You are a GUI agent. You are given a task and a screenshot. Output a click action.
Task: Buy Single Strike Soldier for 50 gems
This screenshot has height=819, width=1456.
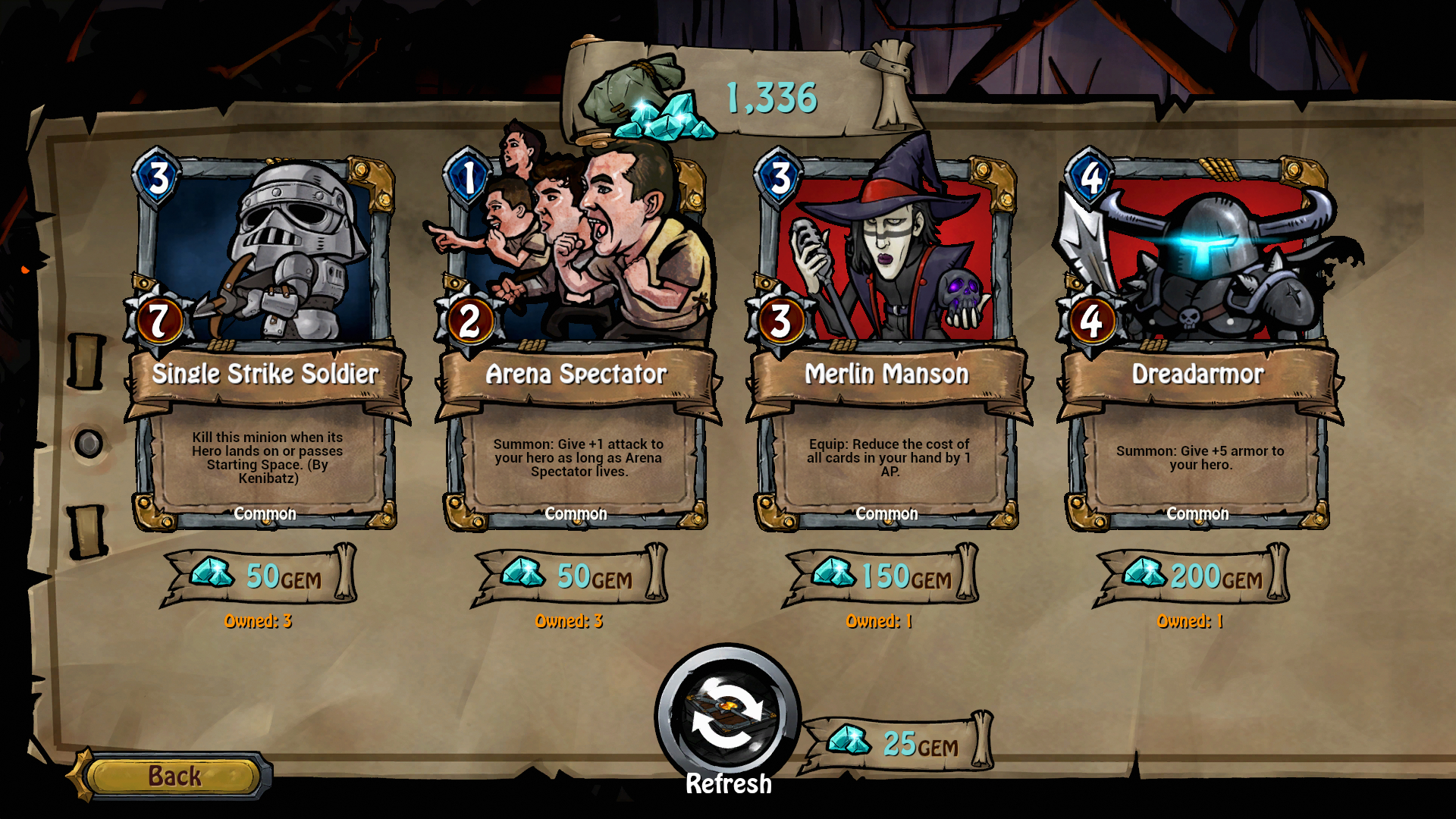259,576
